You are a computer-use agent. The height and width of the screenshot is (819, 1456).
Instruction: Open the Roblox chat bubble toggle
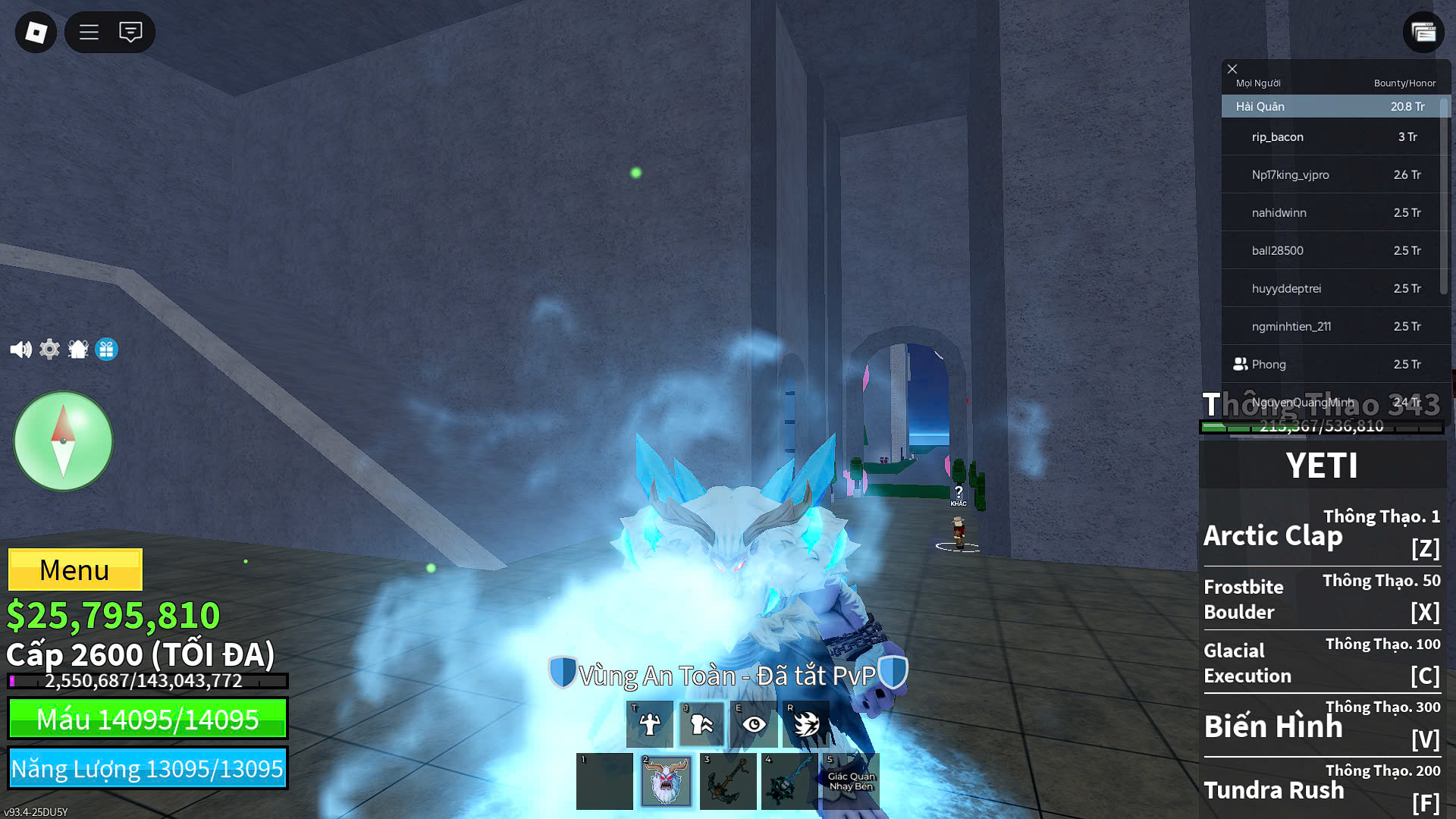pos(132,32)
